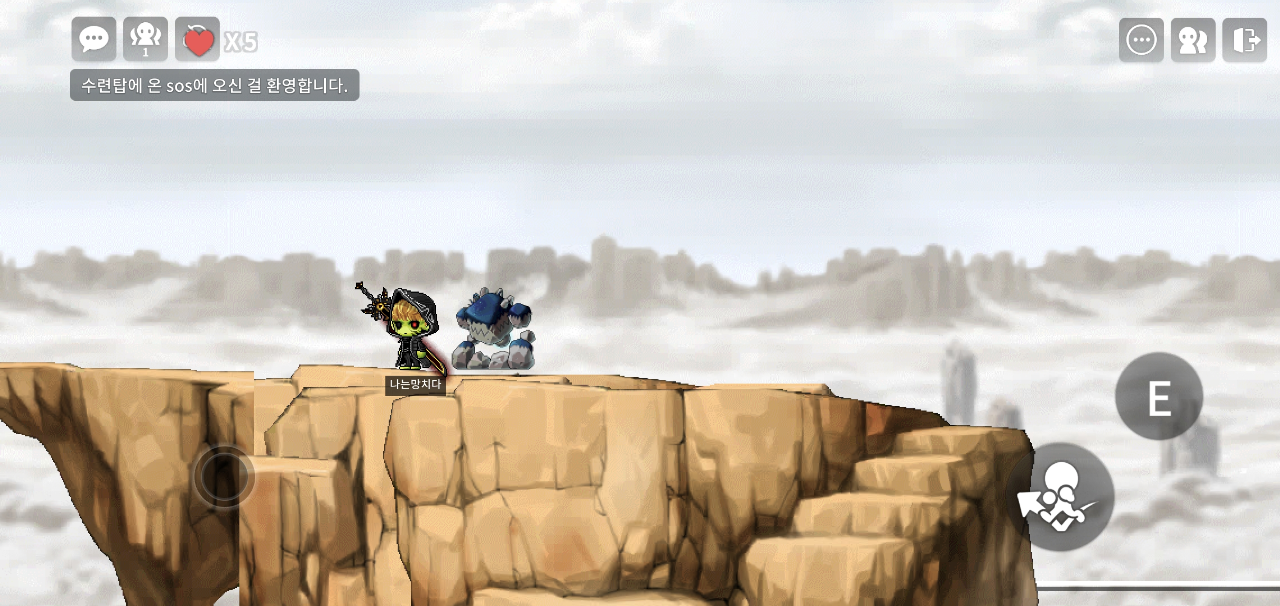The height and width of the screenshot is (606, 1280).
Task: Tap the Korean welcome message banner
Action: 214,85
